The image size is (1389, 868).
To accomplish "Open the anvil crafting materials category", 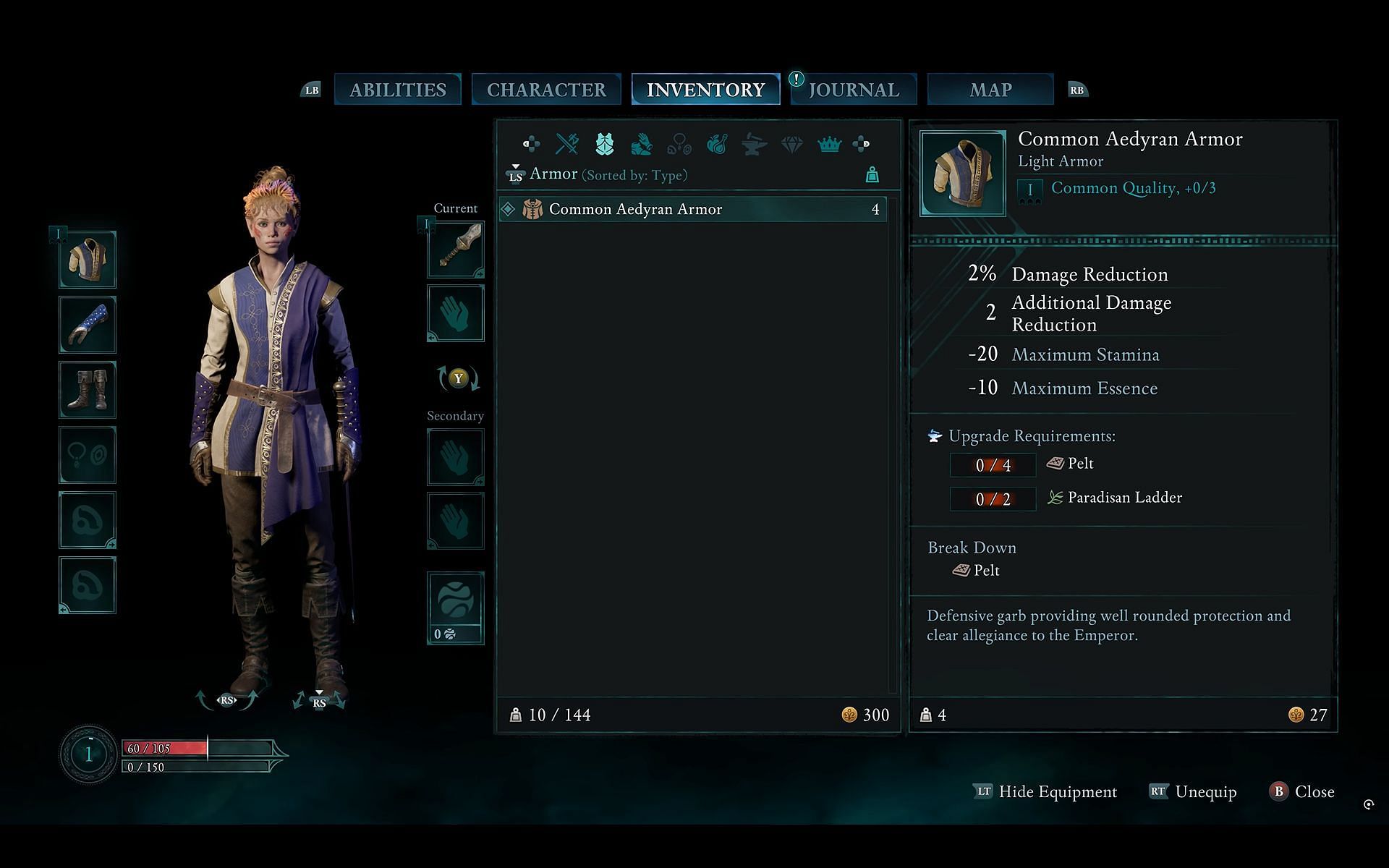I will pos(755,145).
